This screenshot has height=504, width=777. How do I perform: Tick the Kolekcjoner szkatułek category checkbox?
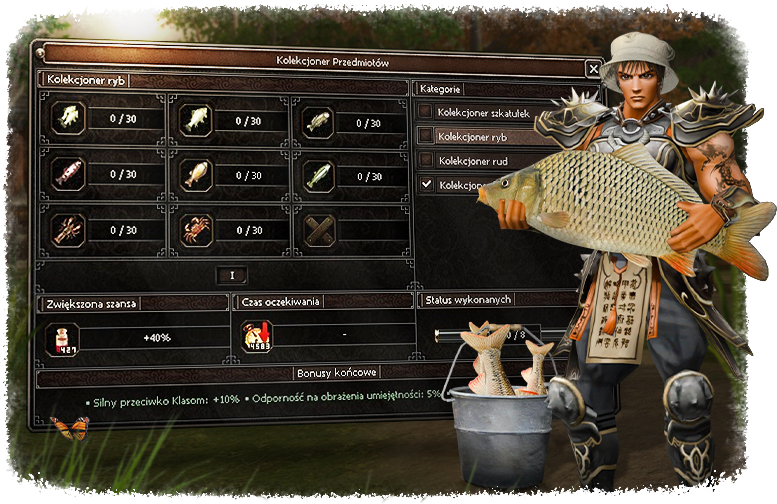click(427, 113)
